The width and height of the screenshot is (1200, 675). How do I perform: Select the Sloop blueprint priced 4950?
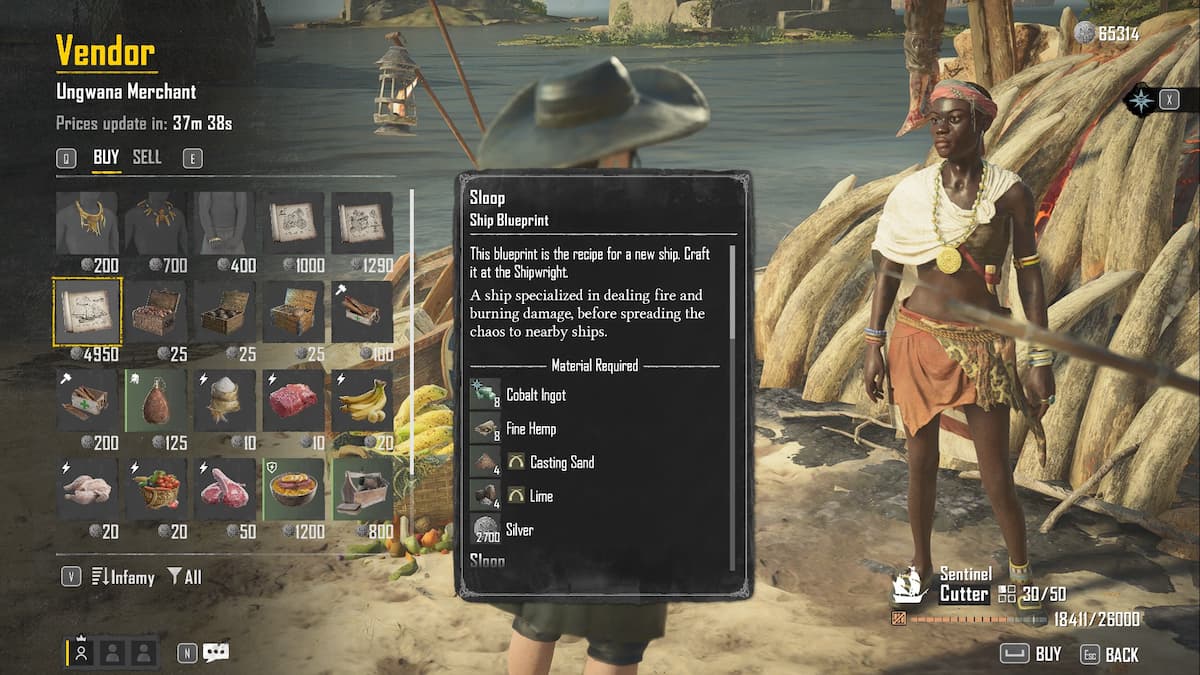pos(87,311)
